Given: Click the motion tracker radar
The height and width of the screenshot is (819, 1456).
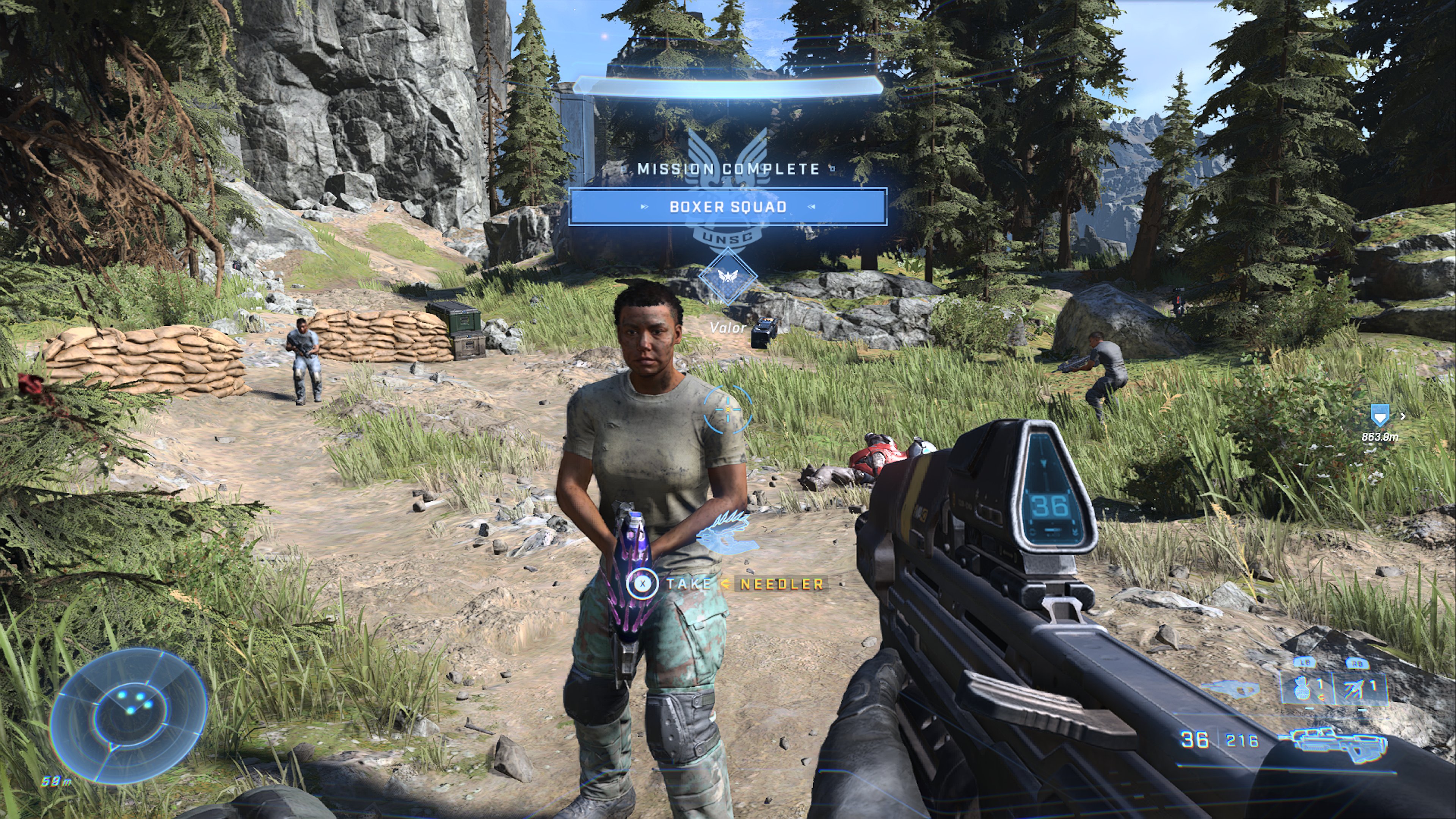Looking at the screenshot, I should (129, 714).
